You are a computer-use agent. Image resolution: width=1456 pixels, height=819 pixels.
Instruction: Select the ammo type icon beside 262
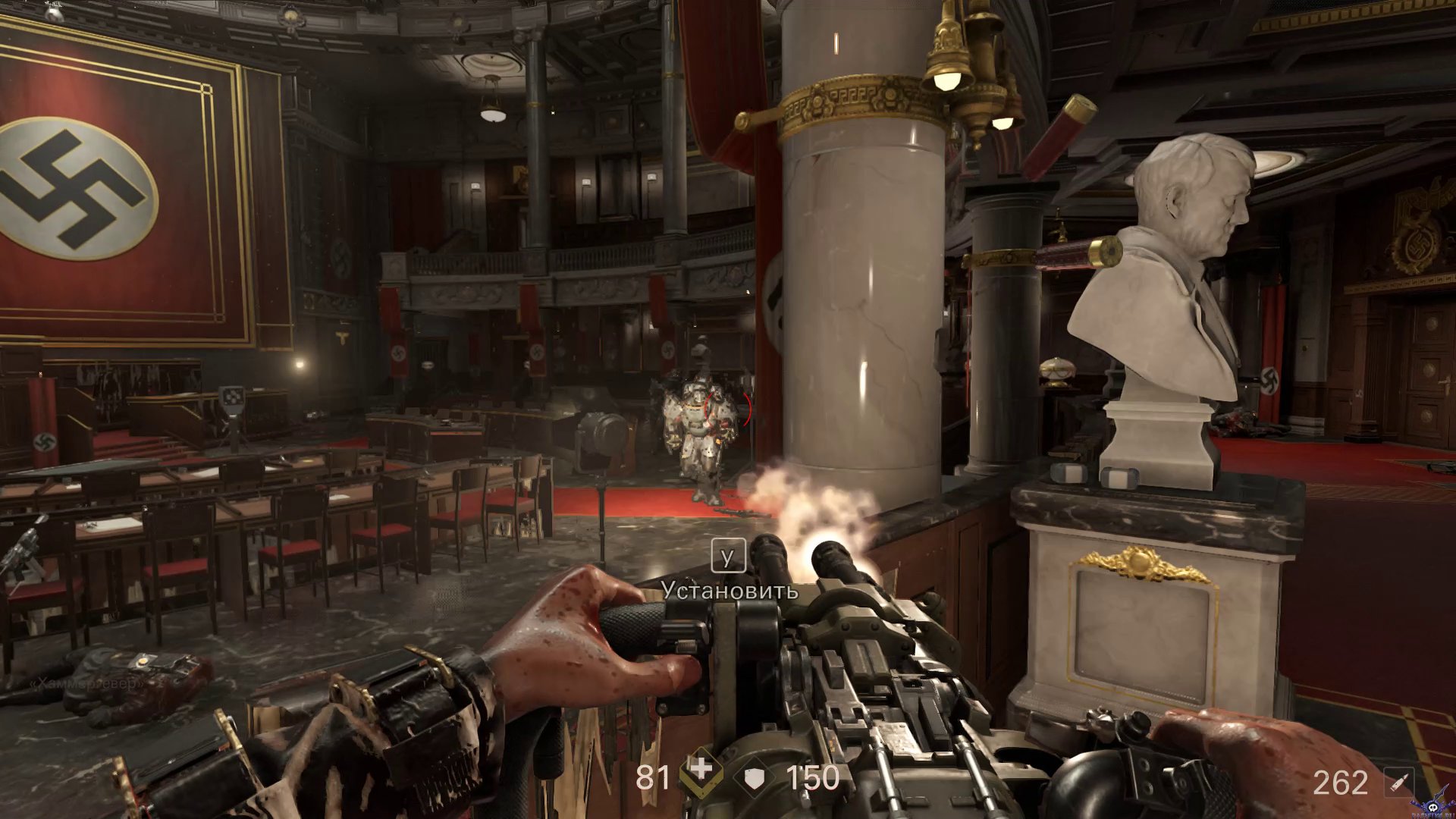click(x=1399, y=782)
